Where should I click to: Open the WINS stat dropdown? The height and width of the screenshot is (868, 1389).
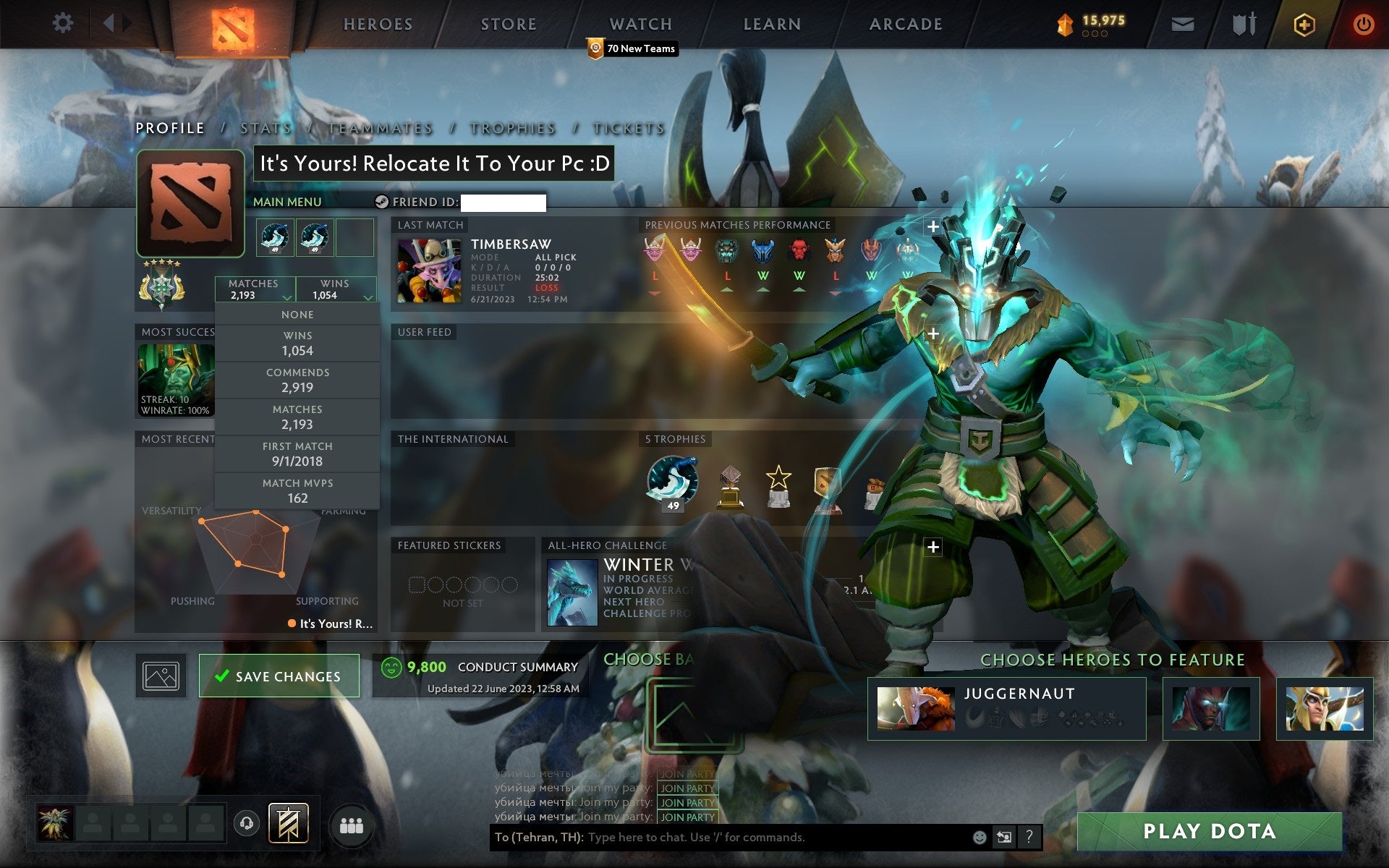coord(334,289)
